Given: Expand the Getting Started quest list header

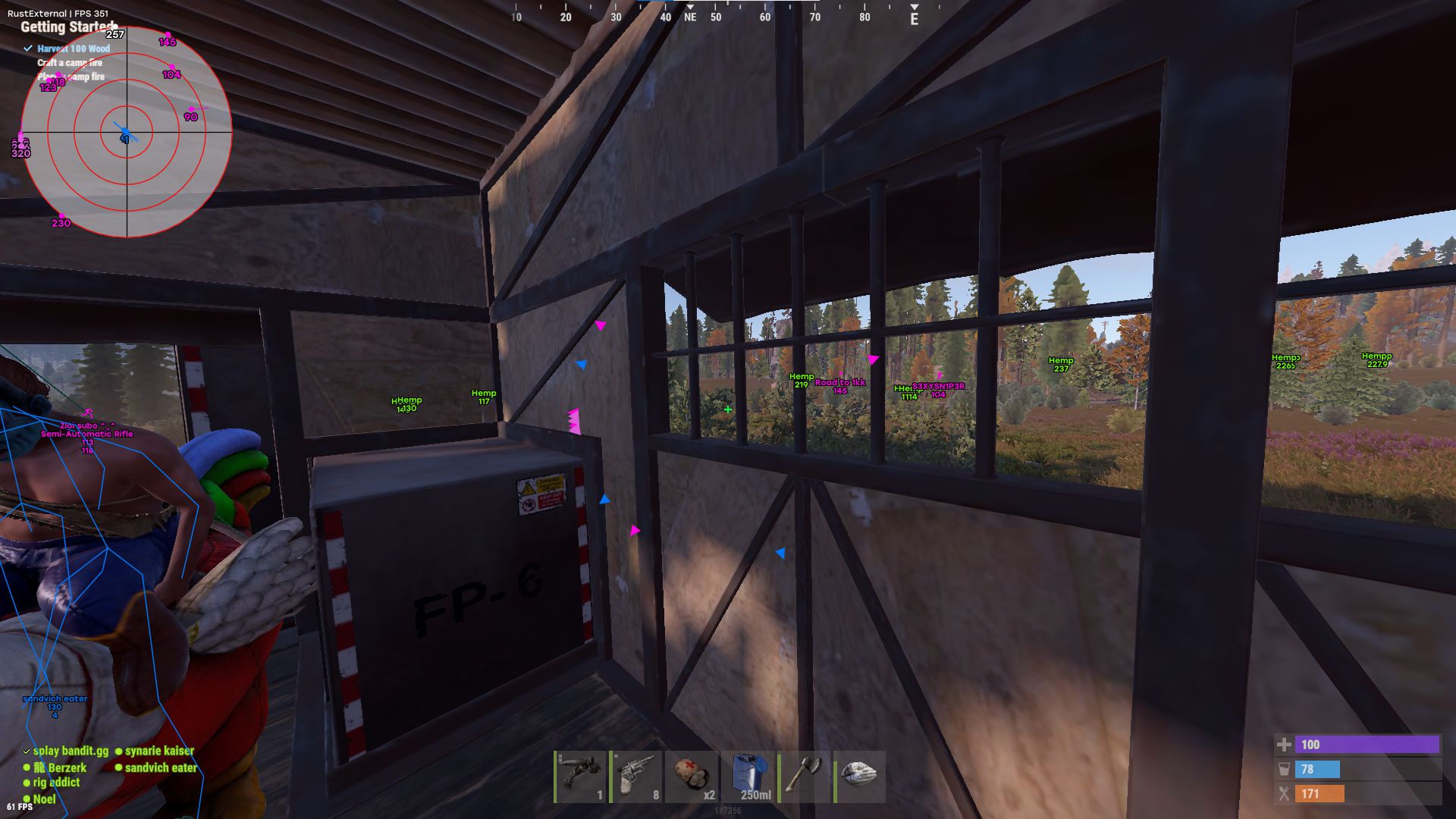Looking at the screenshot, I should [64, 27].
